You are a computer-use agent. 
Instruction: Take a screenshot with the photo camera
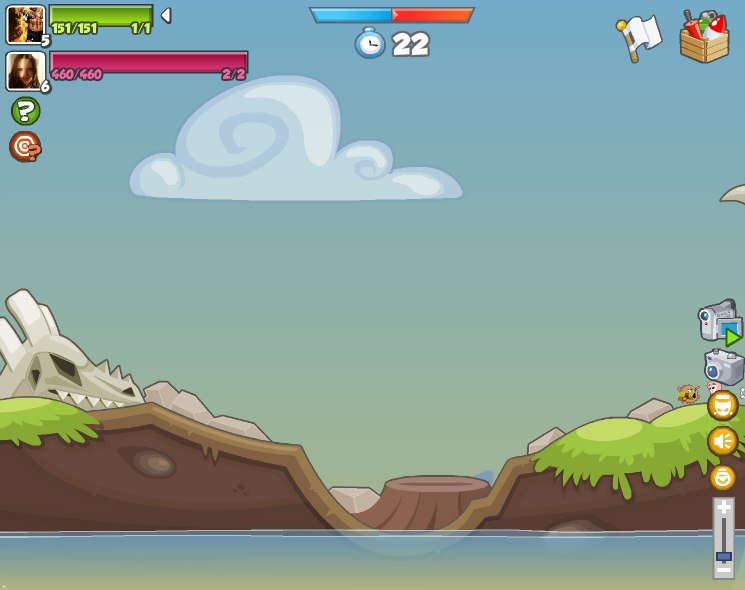tap(723, 366)
